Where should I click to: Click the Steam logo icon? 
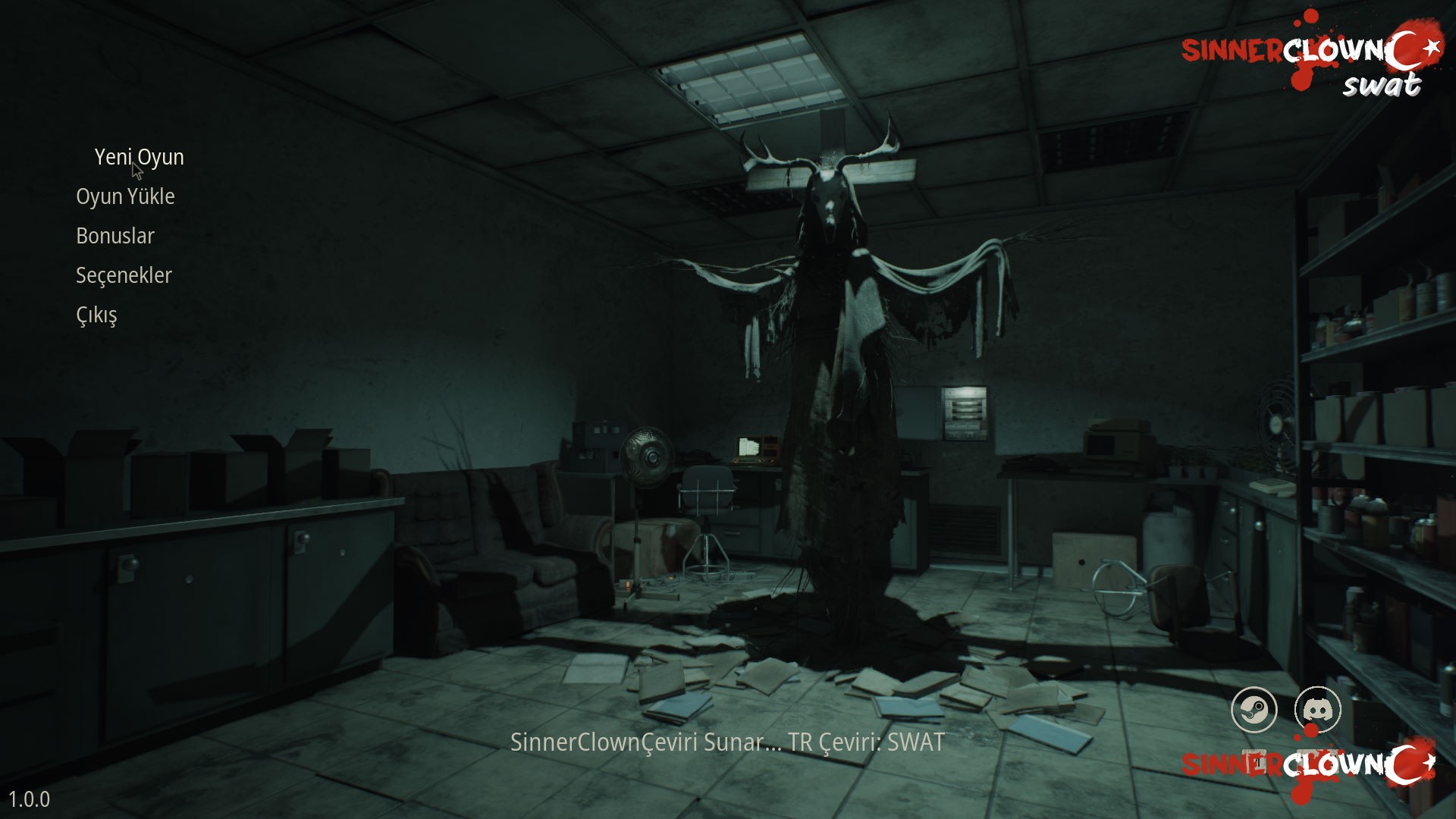[x=1254, y=710]
